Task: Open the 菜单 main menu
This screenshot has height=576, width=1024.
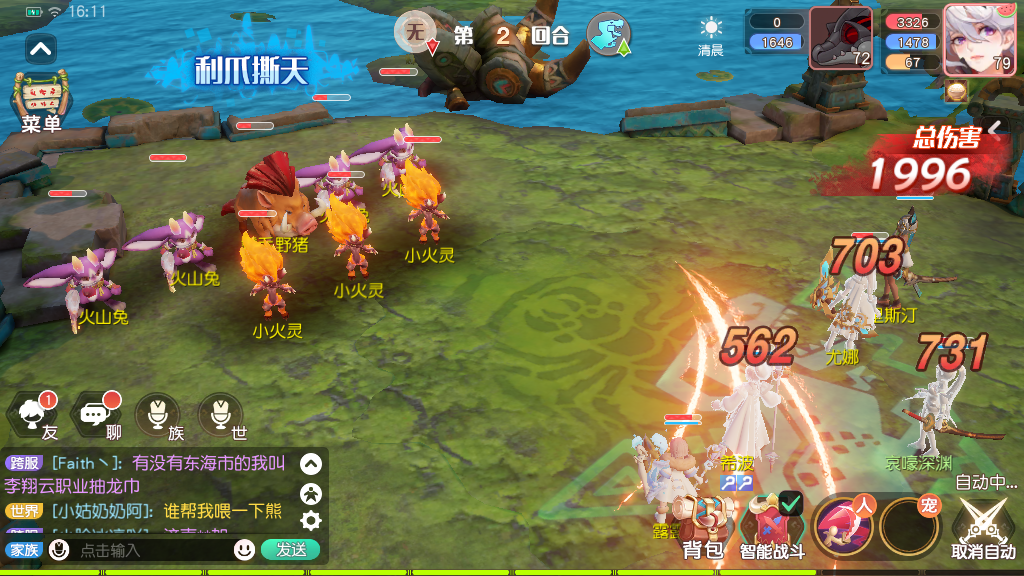Action: click(41, 100)
